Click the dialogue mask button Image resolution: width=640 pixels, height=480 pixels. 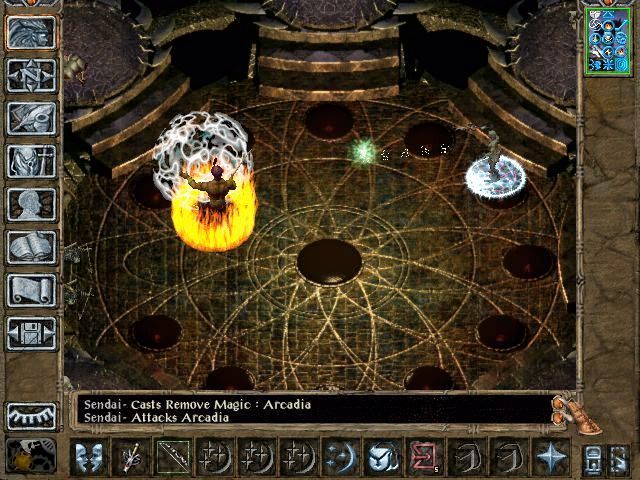point(90,457)
